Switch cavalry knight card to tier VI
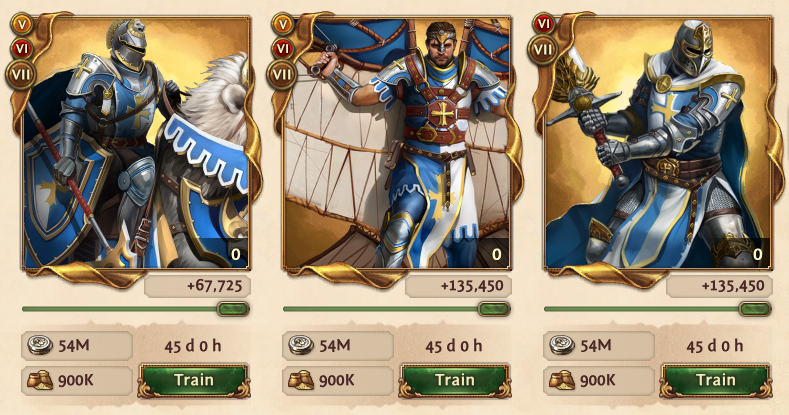Viewport: 789px width, 415px height. [x=21, y=46]
